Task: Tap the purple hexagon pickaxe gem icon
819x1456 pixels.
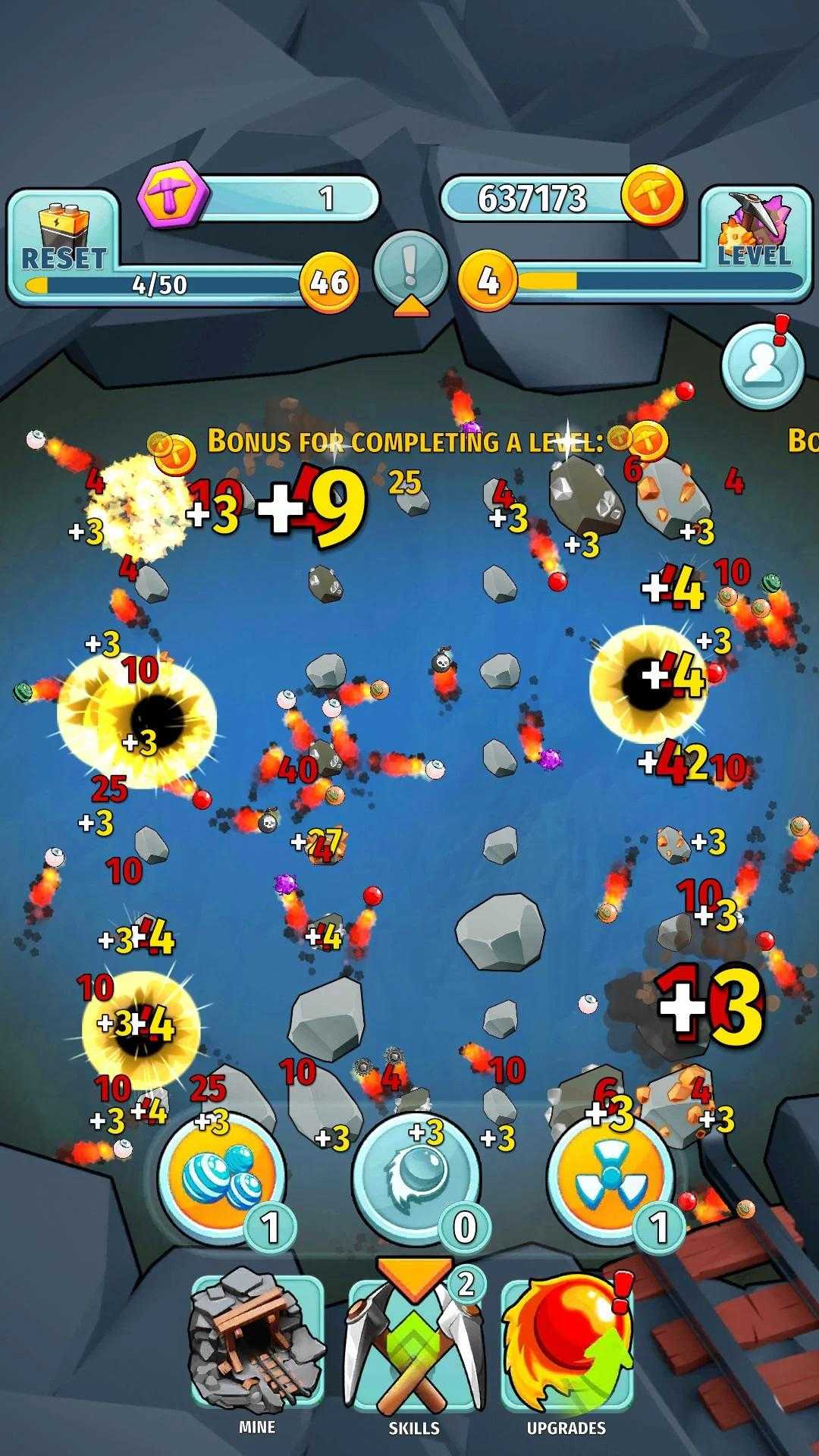Action: pyautogui.click(x=172, y=196)
